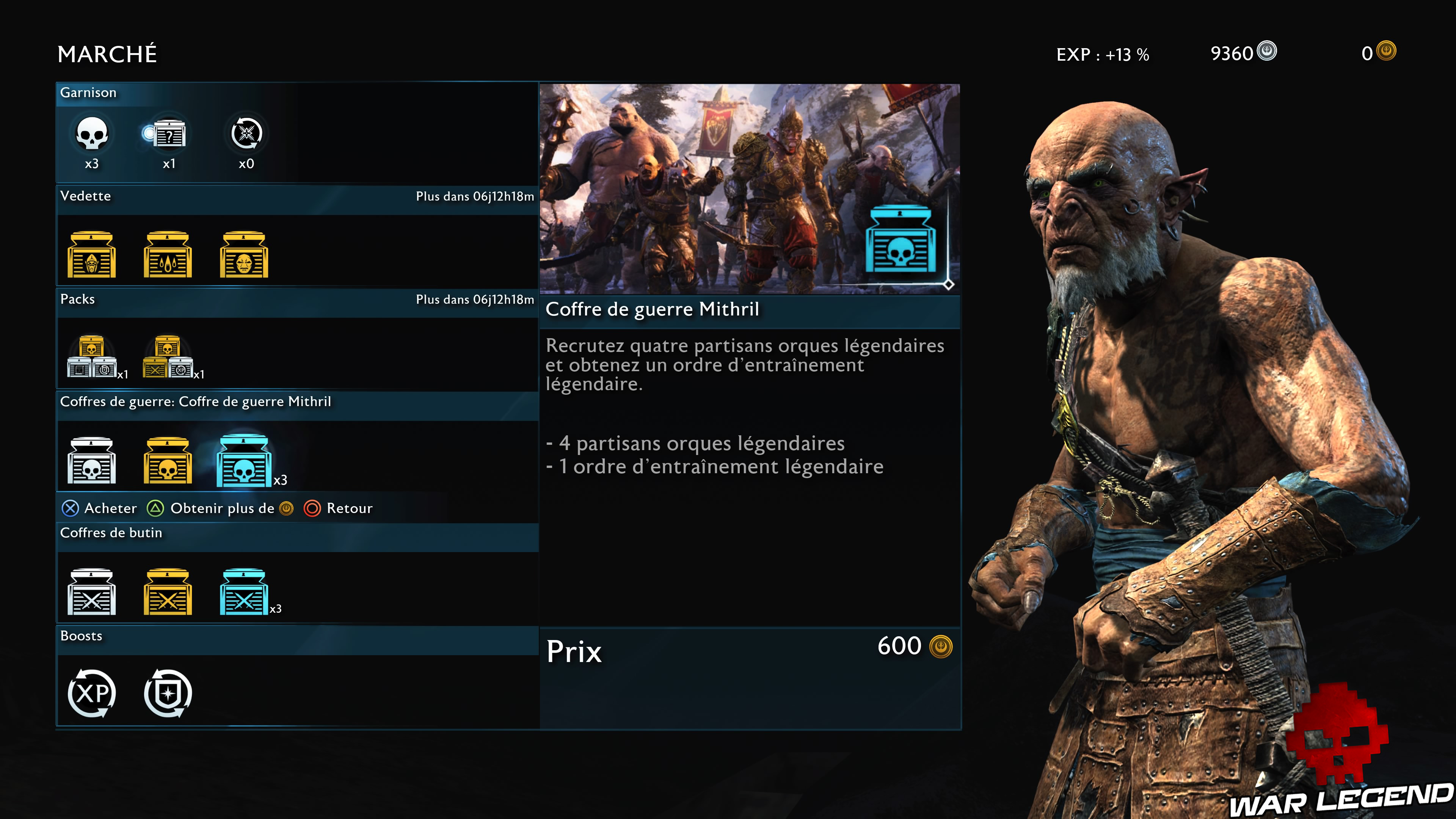Click the Acheter option to buy

tap(99, 508)
